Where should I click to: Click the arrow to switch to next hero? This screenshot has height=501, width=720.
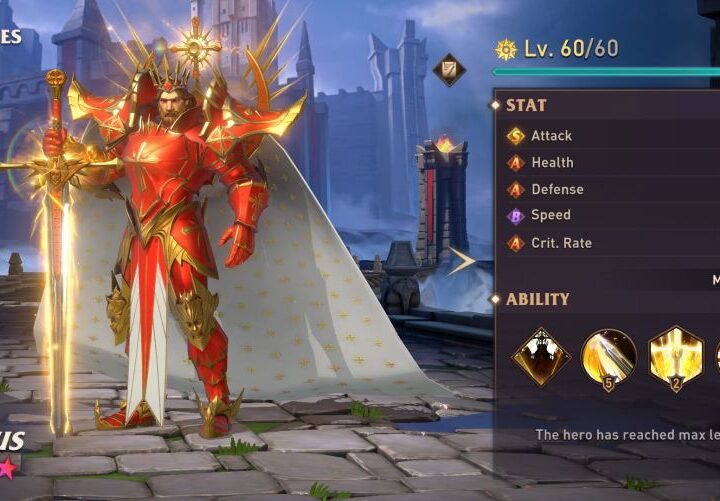461,262
